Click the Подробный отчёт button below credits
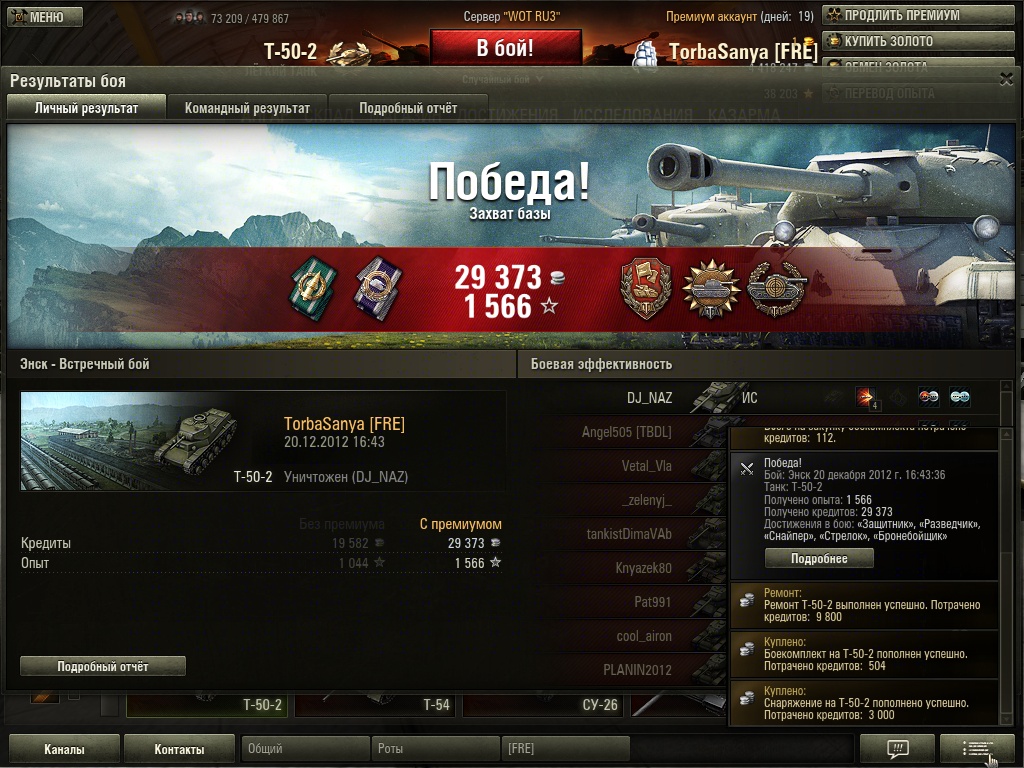This screenshot has width=1024, height=768. pos(103,666)
